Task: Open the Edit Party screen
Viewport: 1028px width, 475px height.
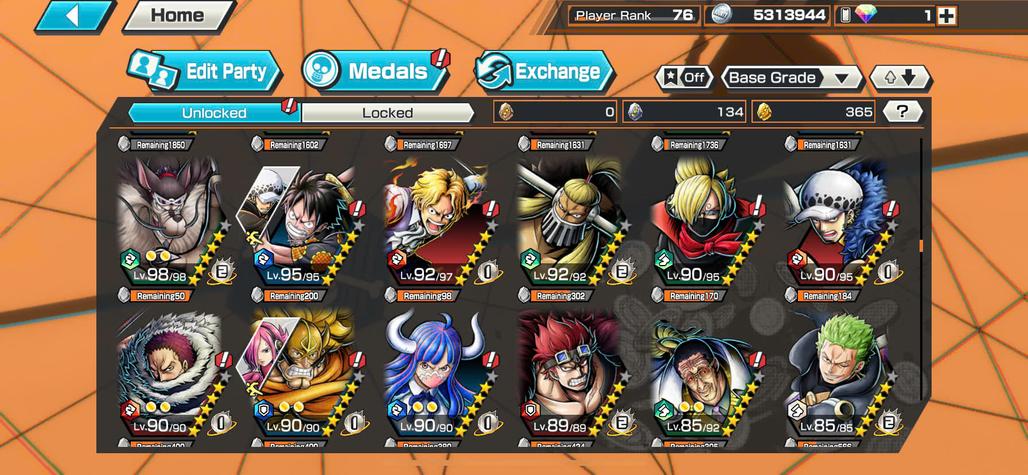Action: 204,72
